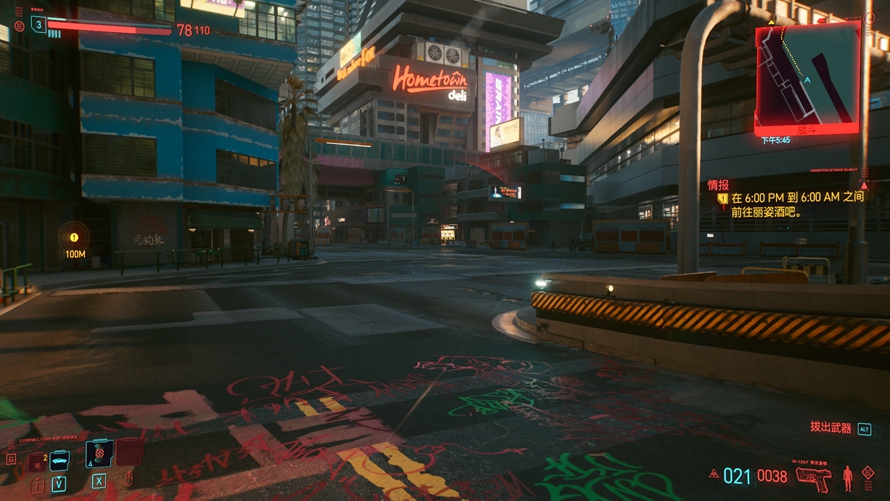Select the pistol weapon icon

click(812, 476)
